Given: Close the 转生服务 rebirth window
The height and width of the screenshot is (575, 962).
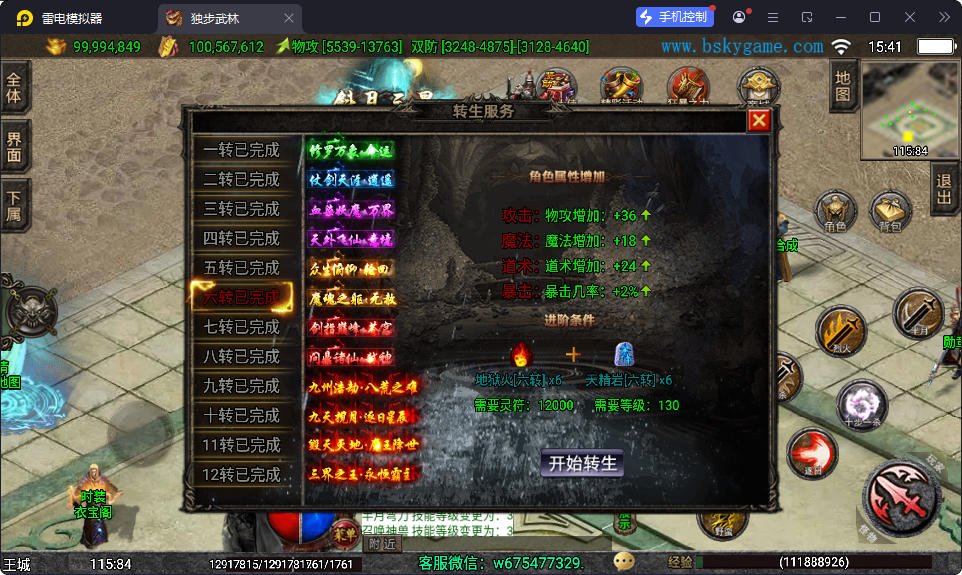Looking at the screenshot, I should click(x=760, y=121).
